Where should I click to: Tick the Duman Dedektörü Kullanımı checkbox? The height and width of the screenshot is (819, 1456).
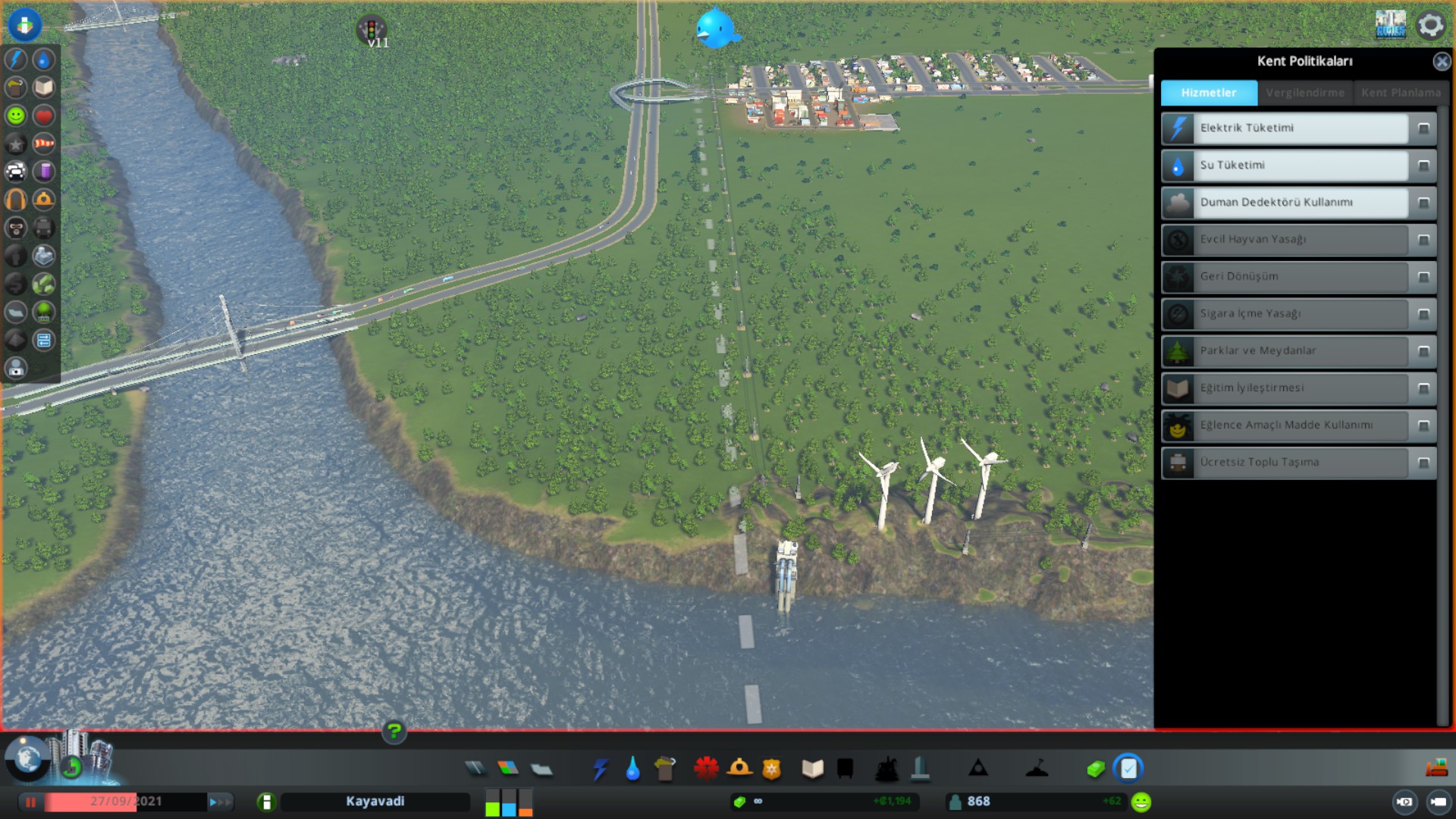(x=1423, y=202)
